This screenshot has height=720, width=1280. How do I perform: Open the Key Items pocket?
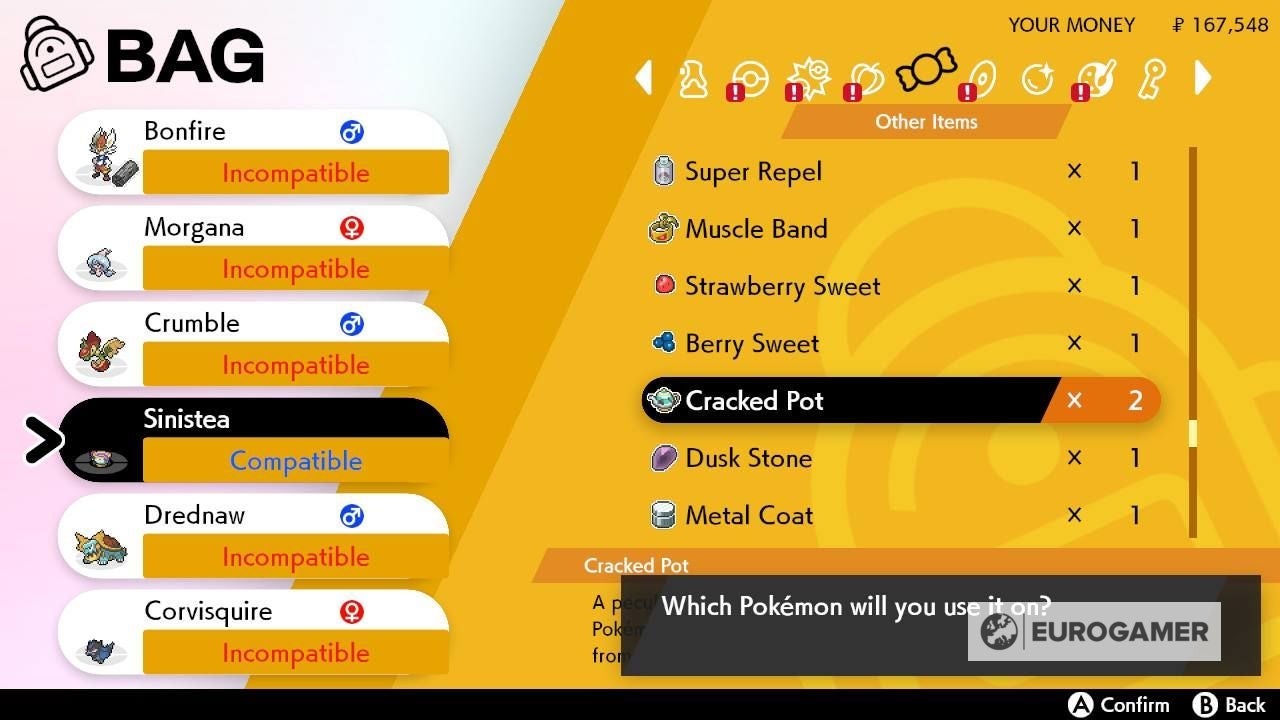[1150, 78]
